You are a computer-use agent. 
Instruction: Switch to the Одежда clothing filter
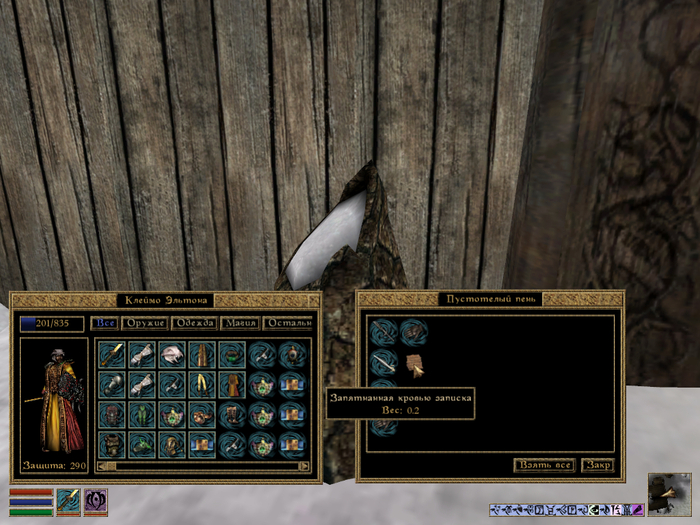[x=194, y=323]
